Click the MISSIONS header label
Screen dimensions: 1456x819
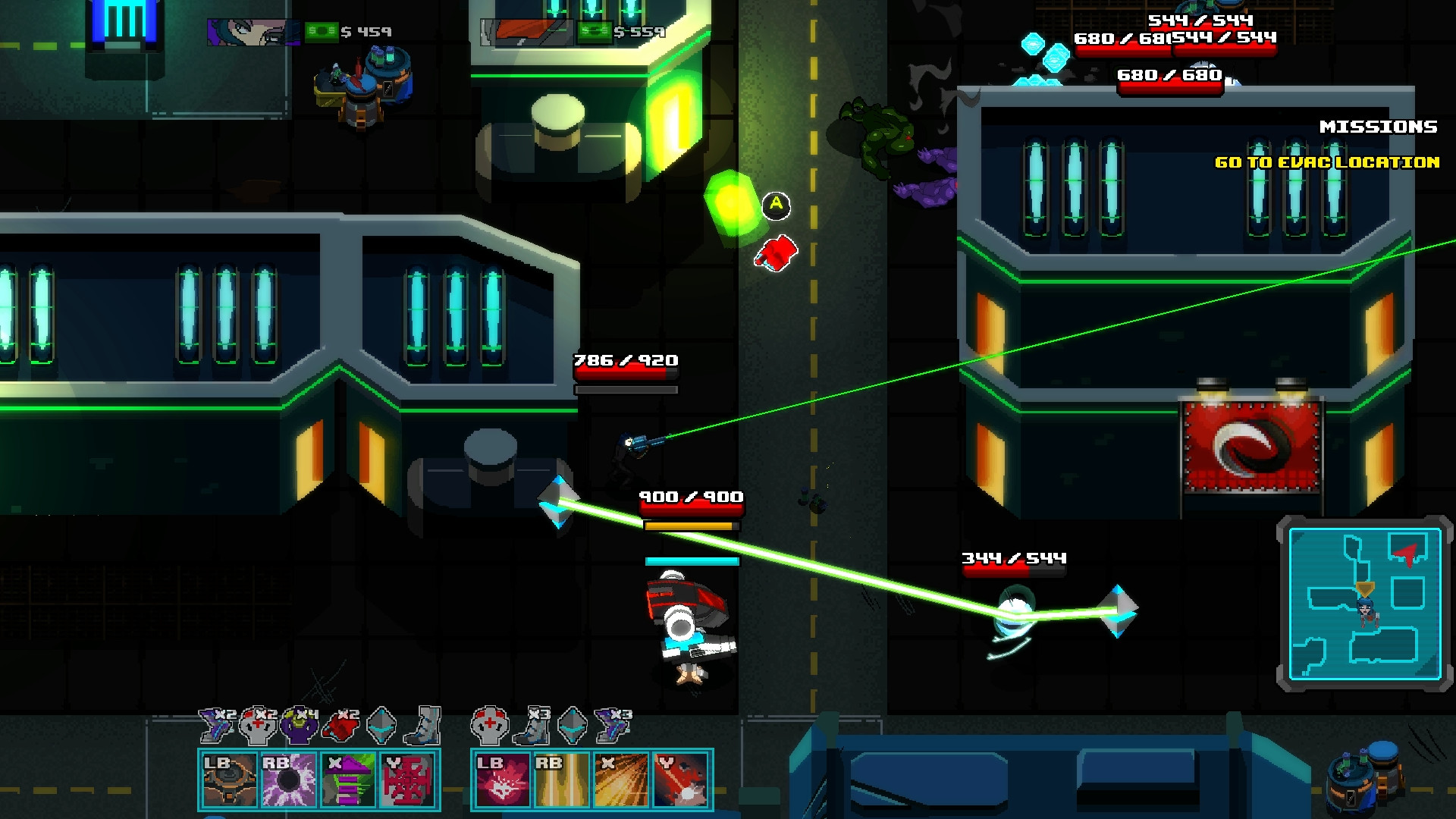tap(1379, 126)
